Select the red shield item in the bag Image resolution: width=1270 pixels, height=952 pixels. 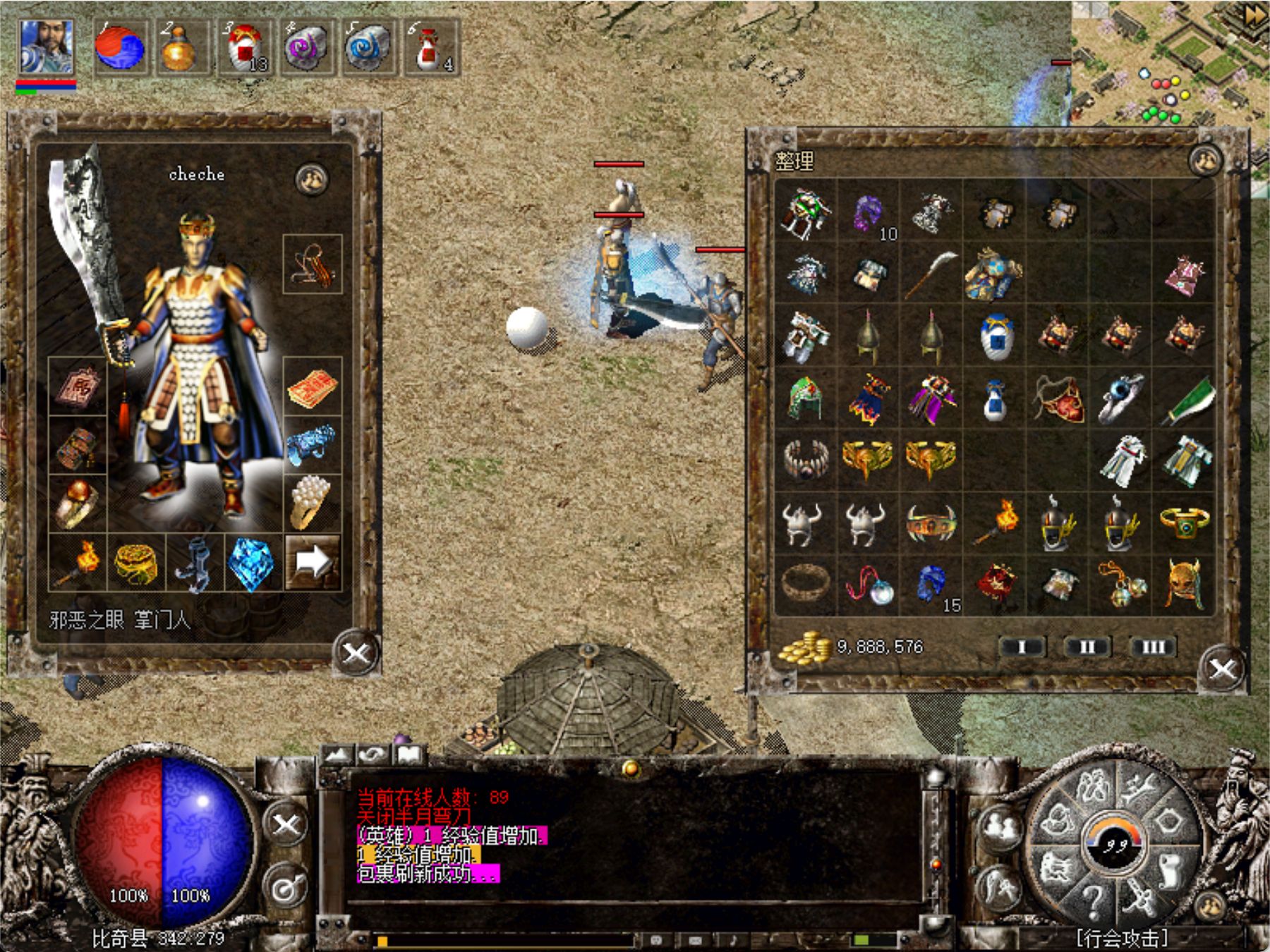point(1058,398)
